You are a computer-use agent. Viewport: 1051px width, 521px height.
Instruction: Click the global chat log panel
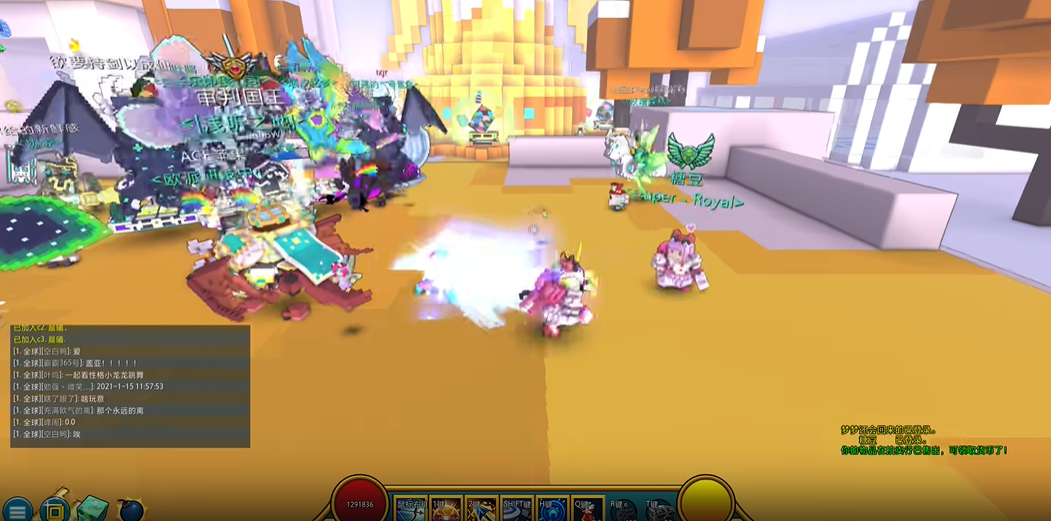pyautogui.click(x=130, y=386)
